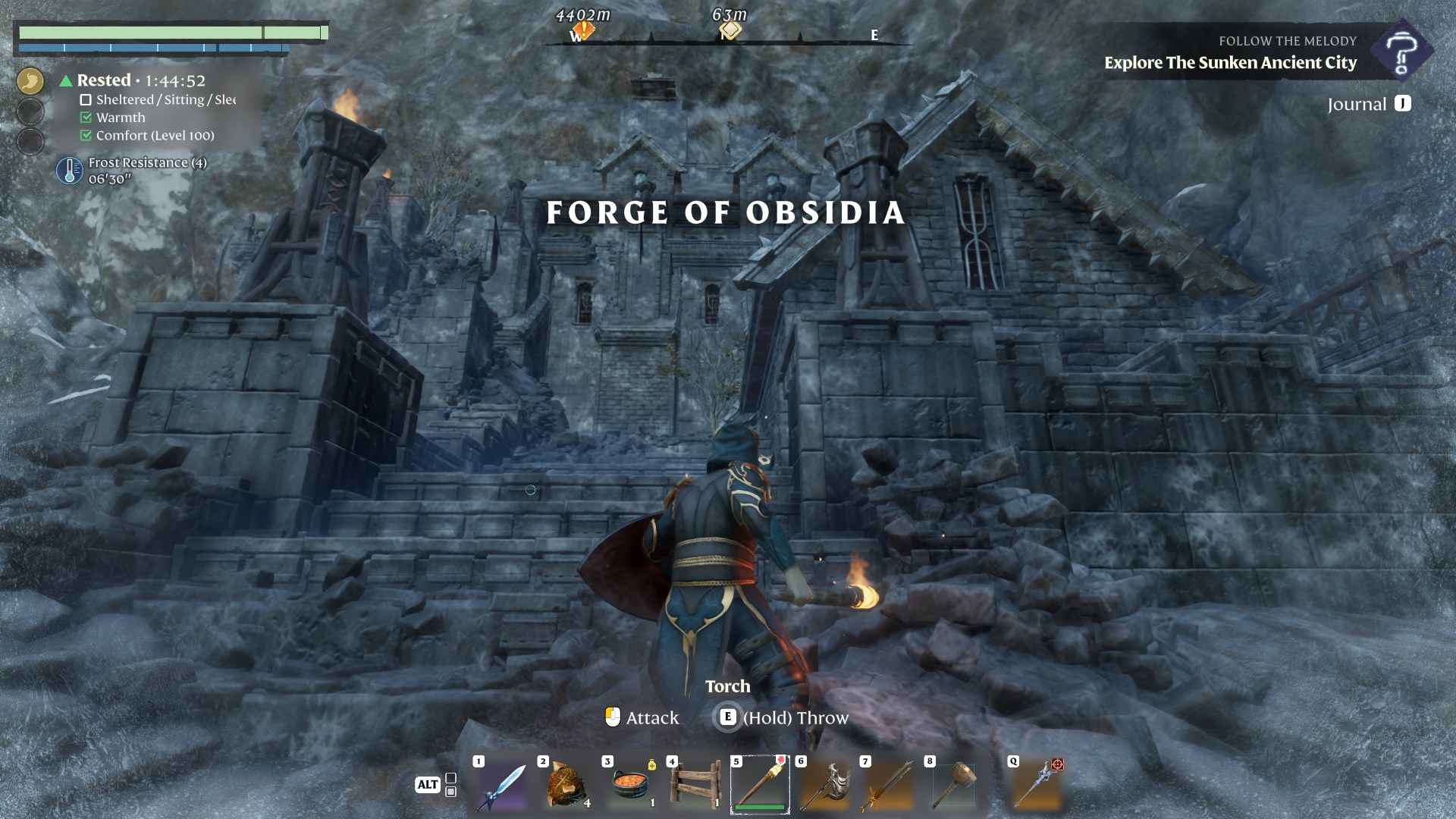Click the quest marker at 4402m on compass

(582, 32)
